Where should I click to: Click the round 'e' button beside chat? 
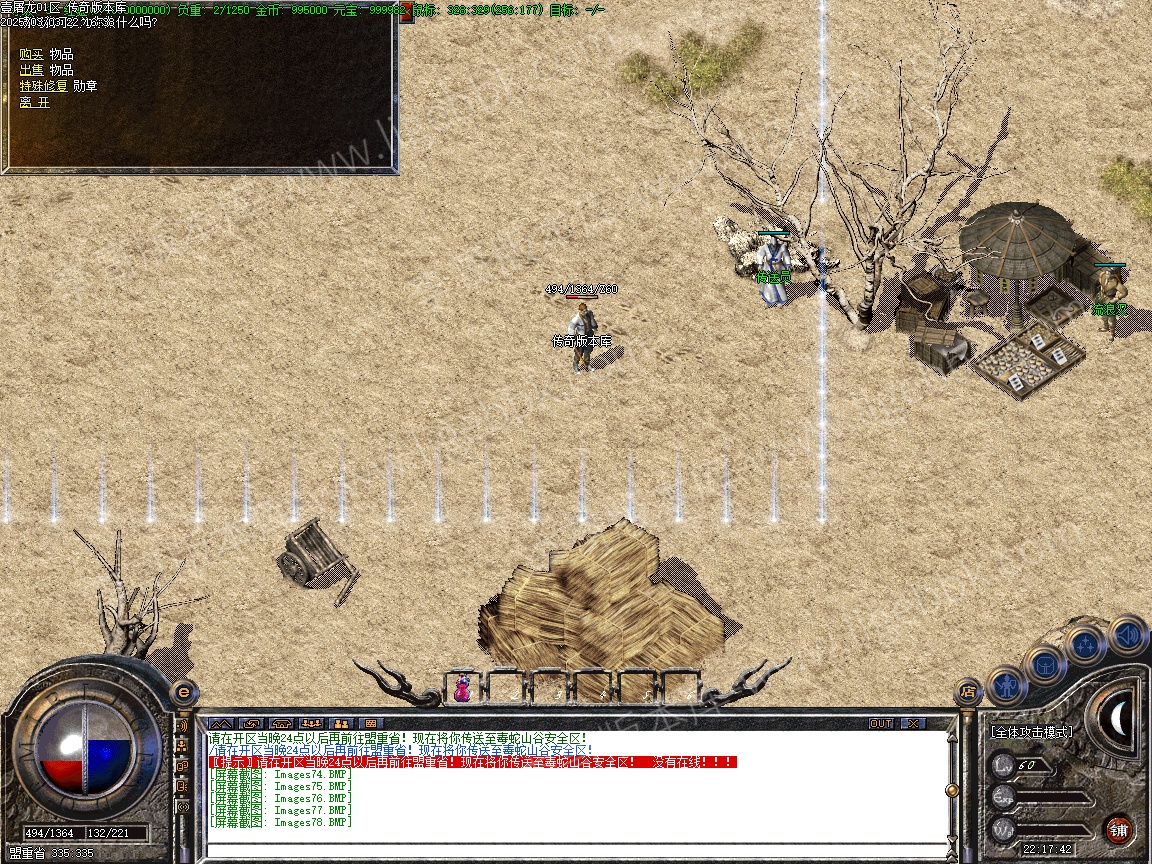(183, 690)
